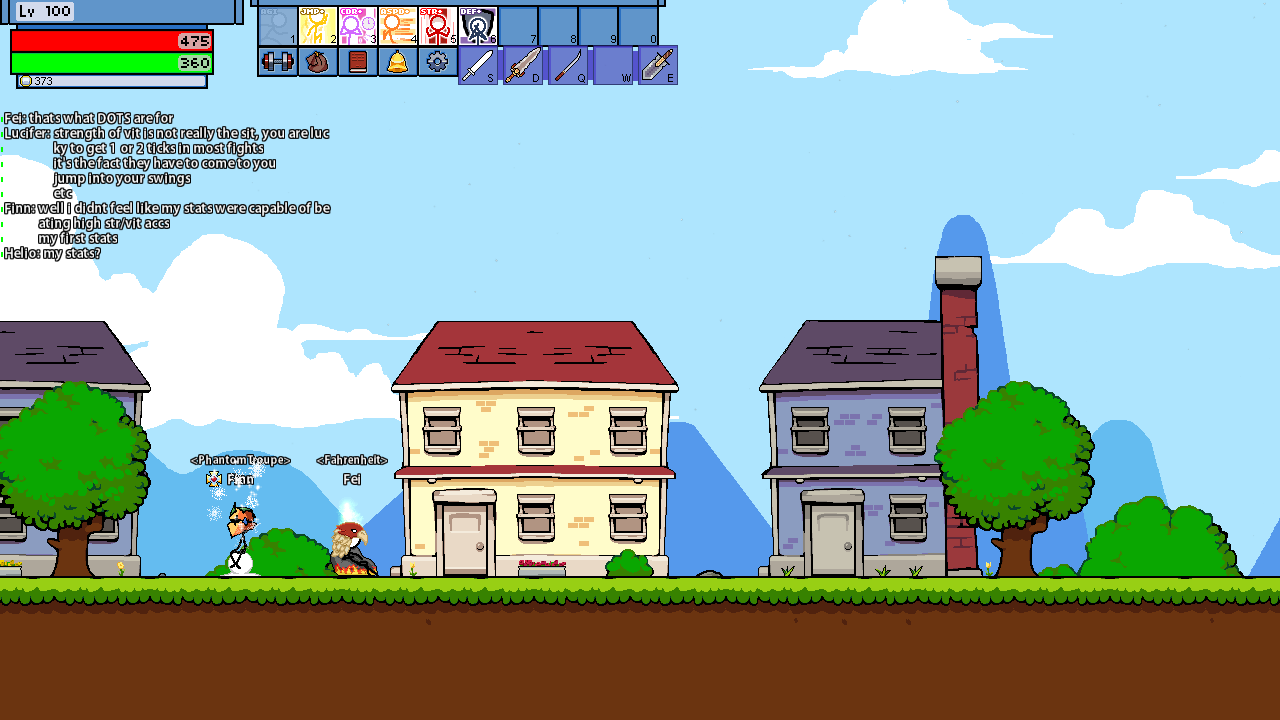The image size is (1280, 720).
Task: Open the dumbbell stats menu
Action: point(277,62)
